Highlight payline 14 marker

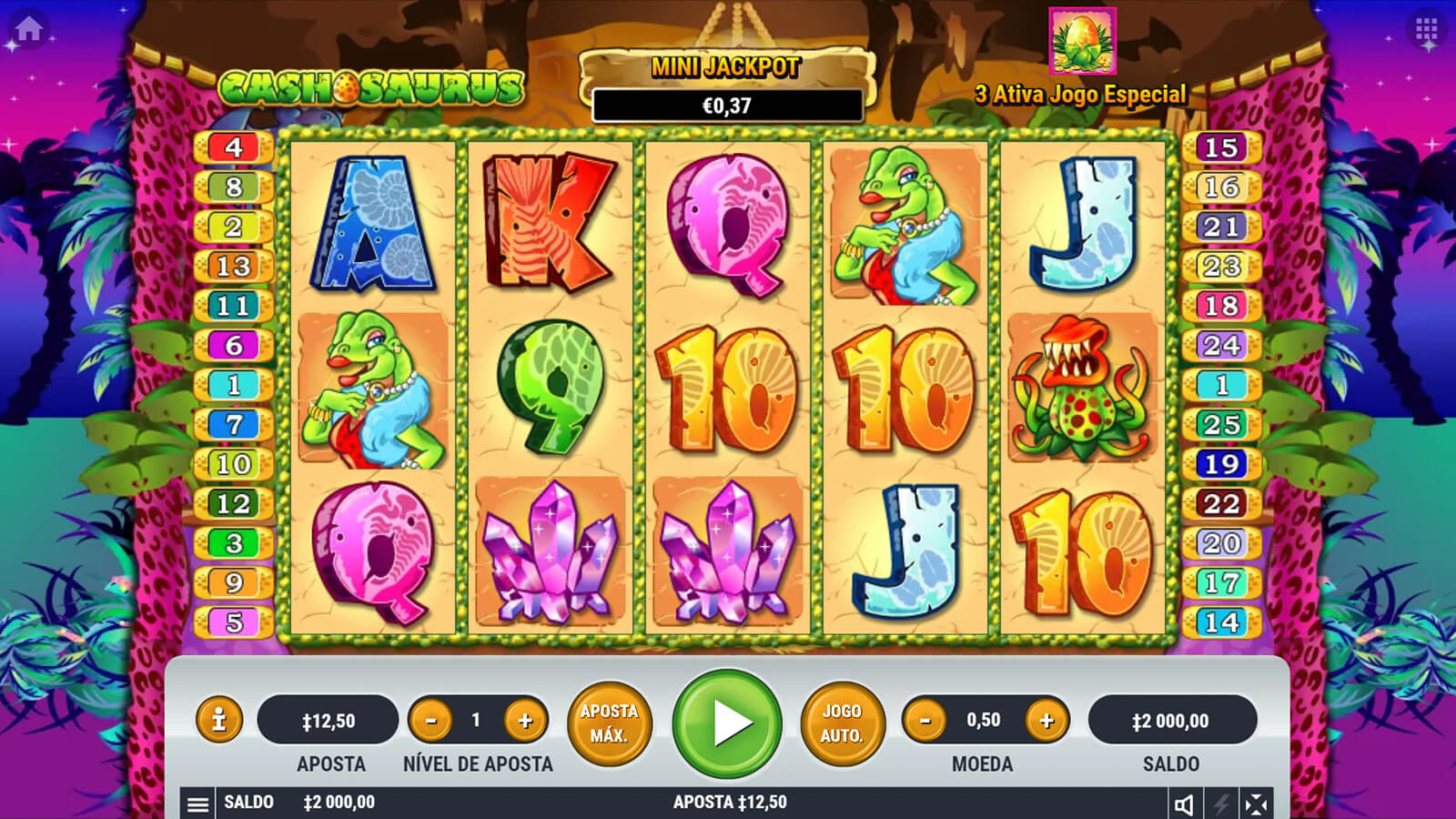point(1221,622)
